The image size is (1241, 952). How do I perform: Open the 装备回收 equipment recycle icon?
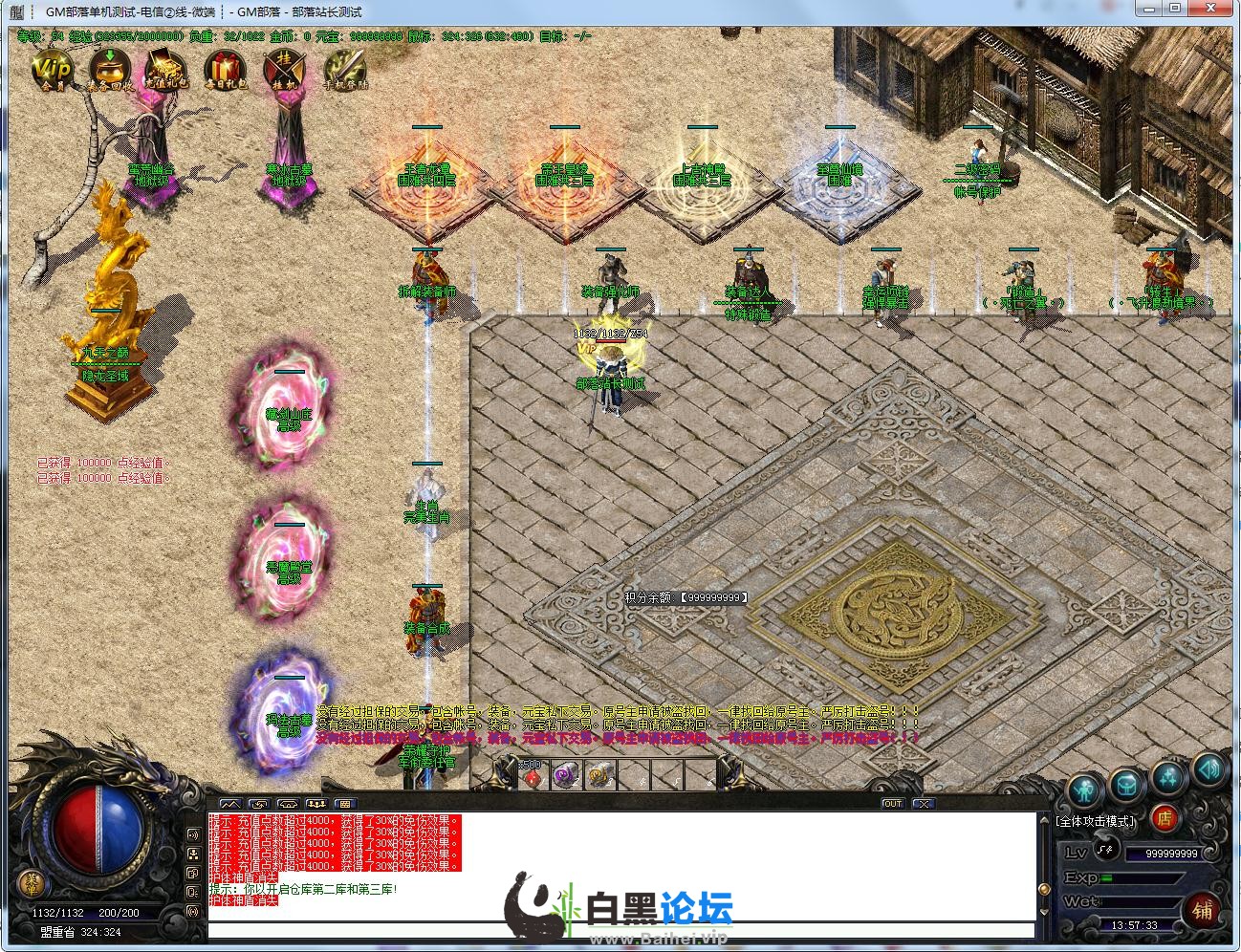[110, 68]
